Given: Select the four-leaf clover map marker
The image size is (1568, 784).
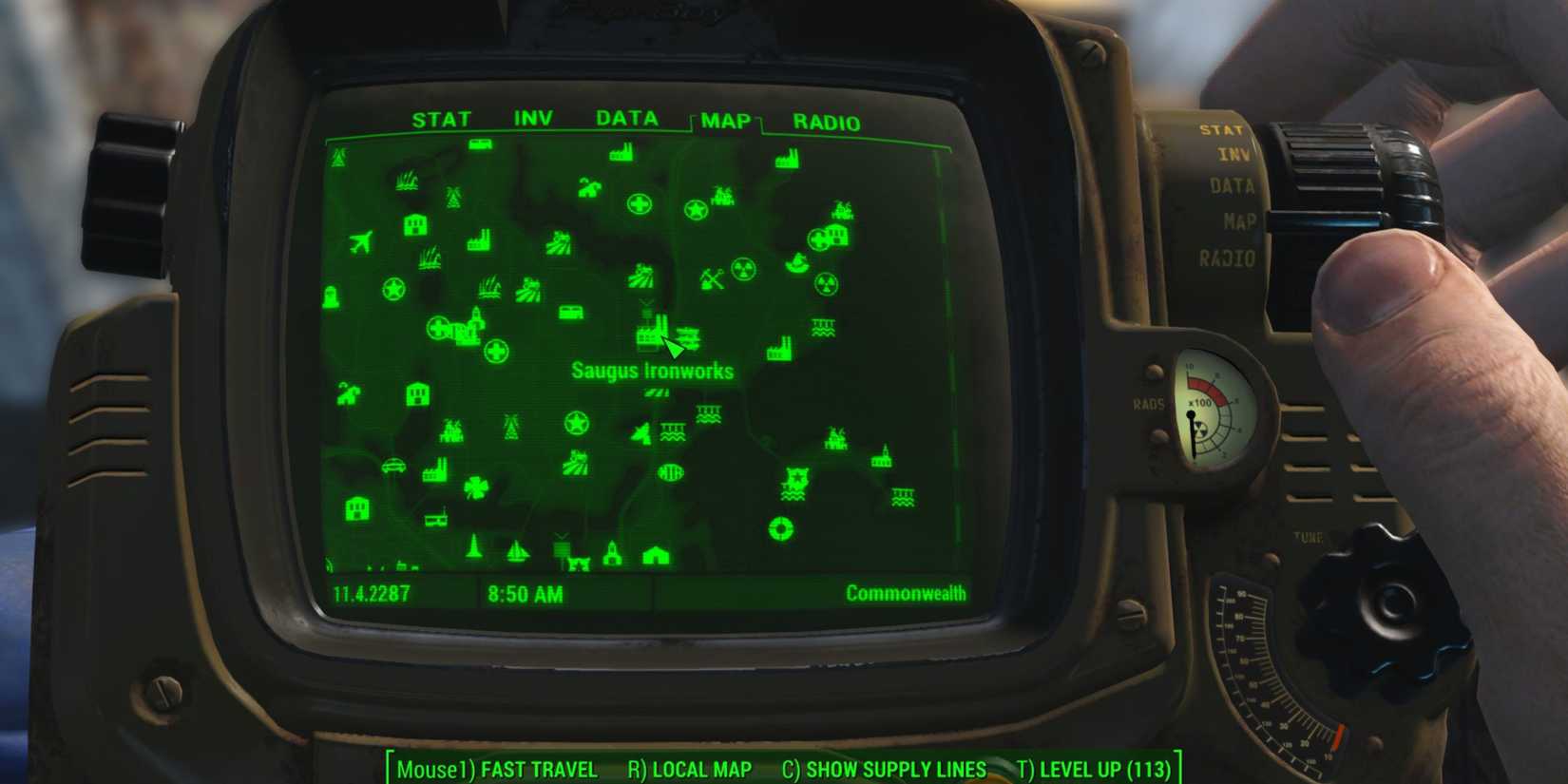Looking at the screenshot, I should pyautogui.click(x=476, y=486).
